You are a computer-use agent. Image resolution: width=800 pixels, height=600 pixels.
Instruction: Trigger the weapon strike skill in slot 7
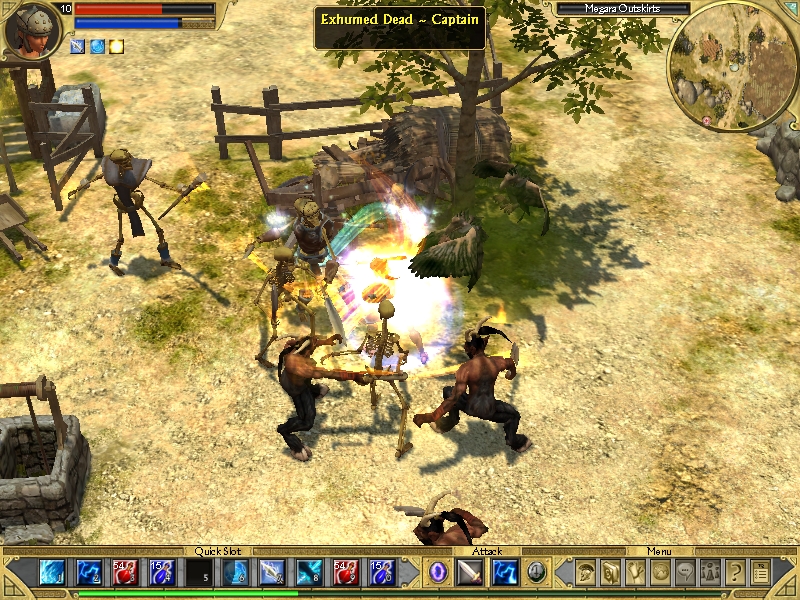point(273,572)
